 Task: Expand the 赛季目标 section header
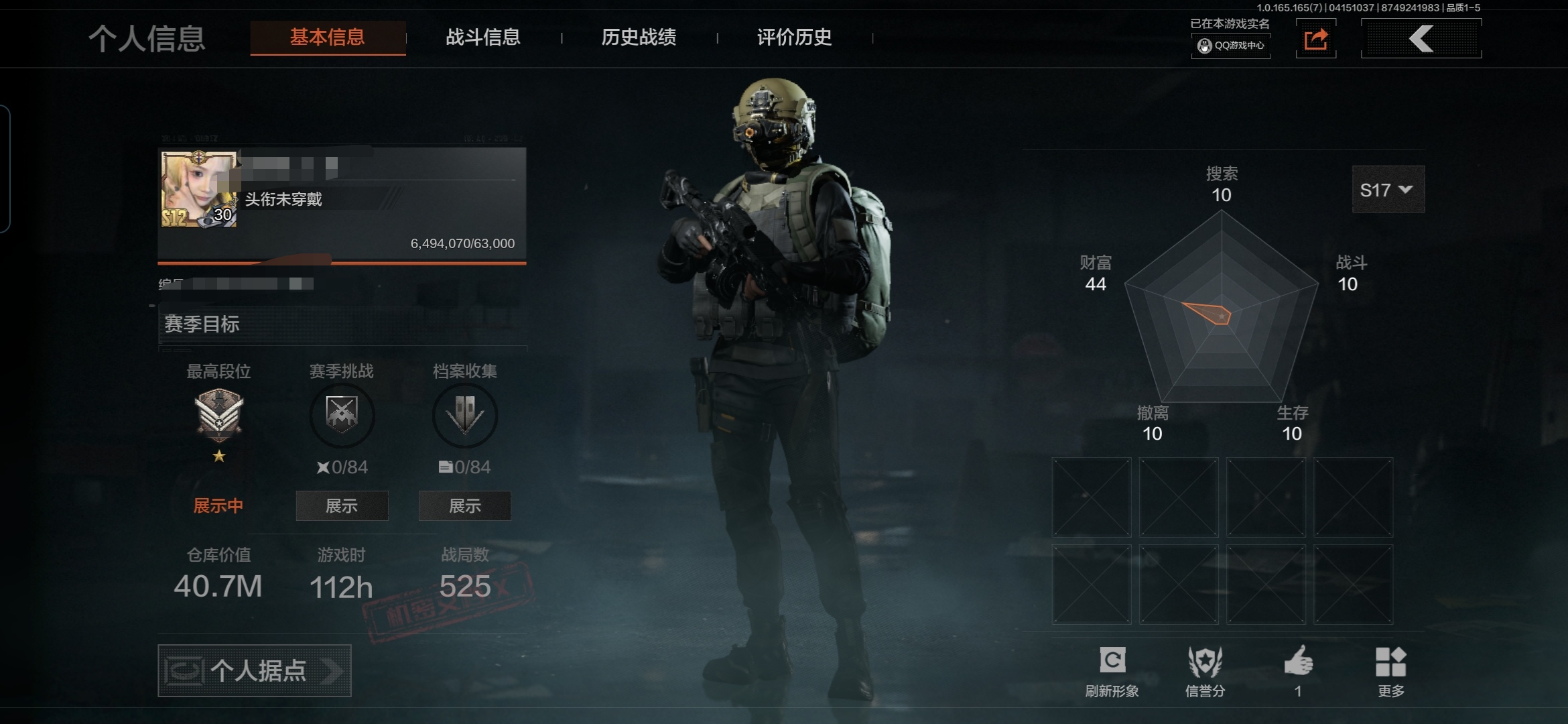(x=342, y=324)
